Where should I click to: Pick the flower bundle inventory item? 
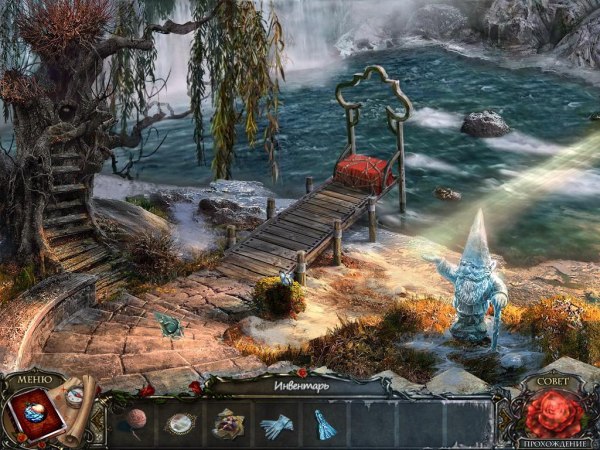[229, 424]
